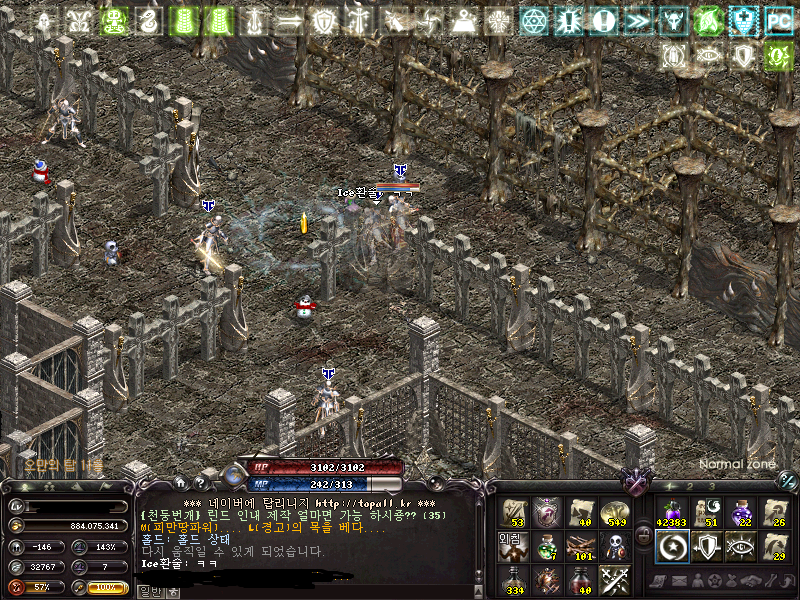This screenshot has height=600, width=800.
Task: Use the shout skill labeled 외침
Action: coord(513,546)
